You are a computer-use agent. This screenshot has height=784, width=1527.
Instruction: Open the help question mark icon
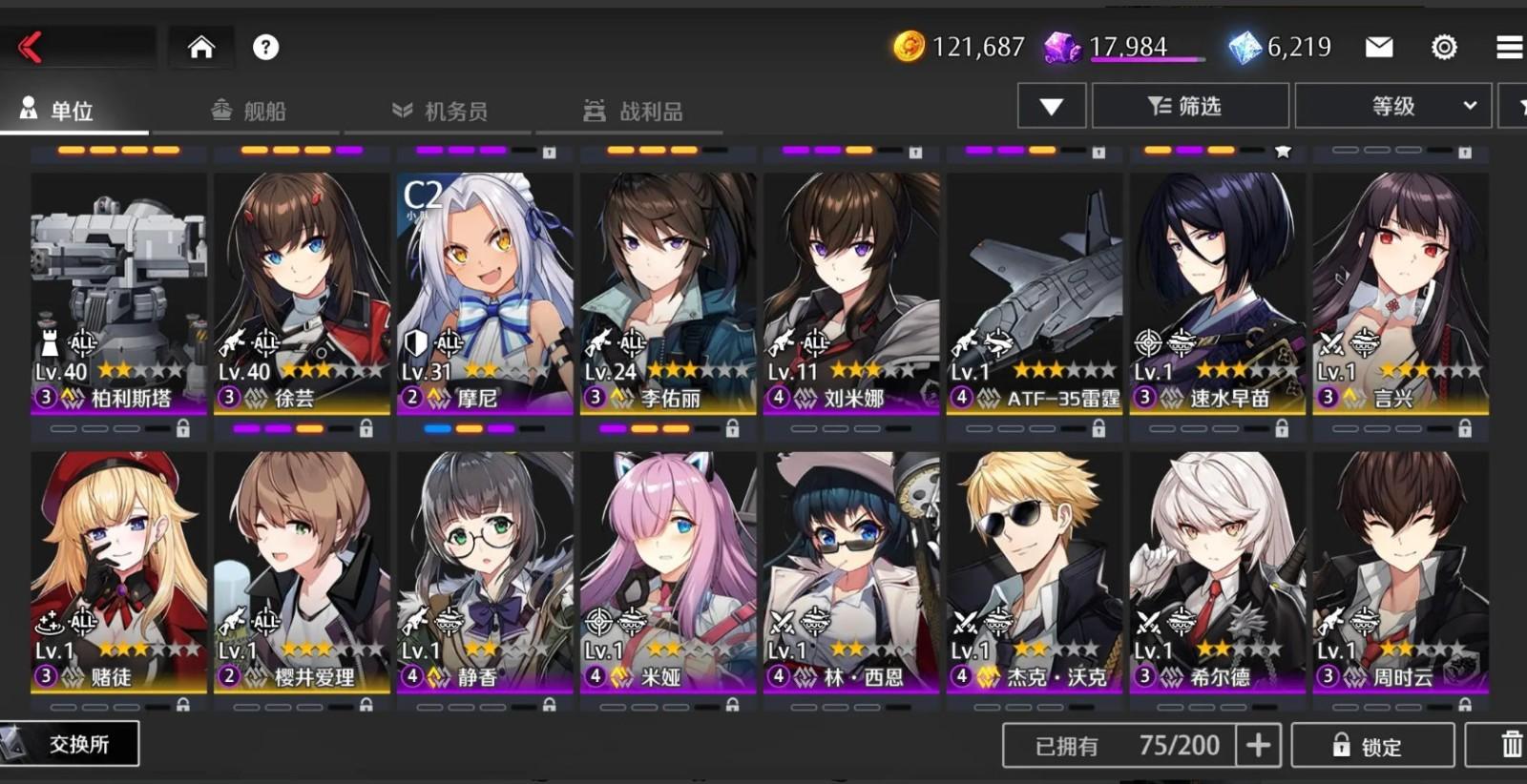click(266, 45)
